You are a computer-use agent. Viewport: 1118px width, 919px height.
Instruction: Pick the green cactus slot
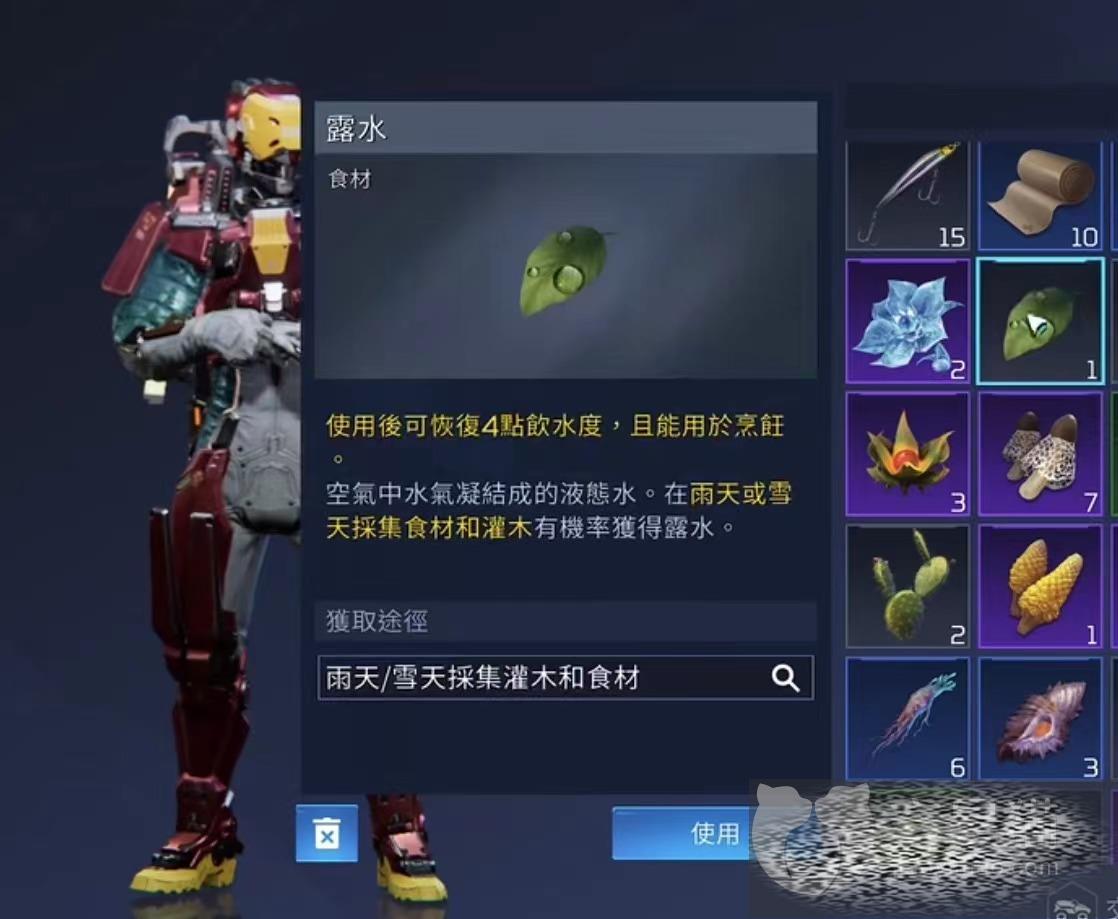point(907,586)
